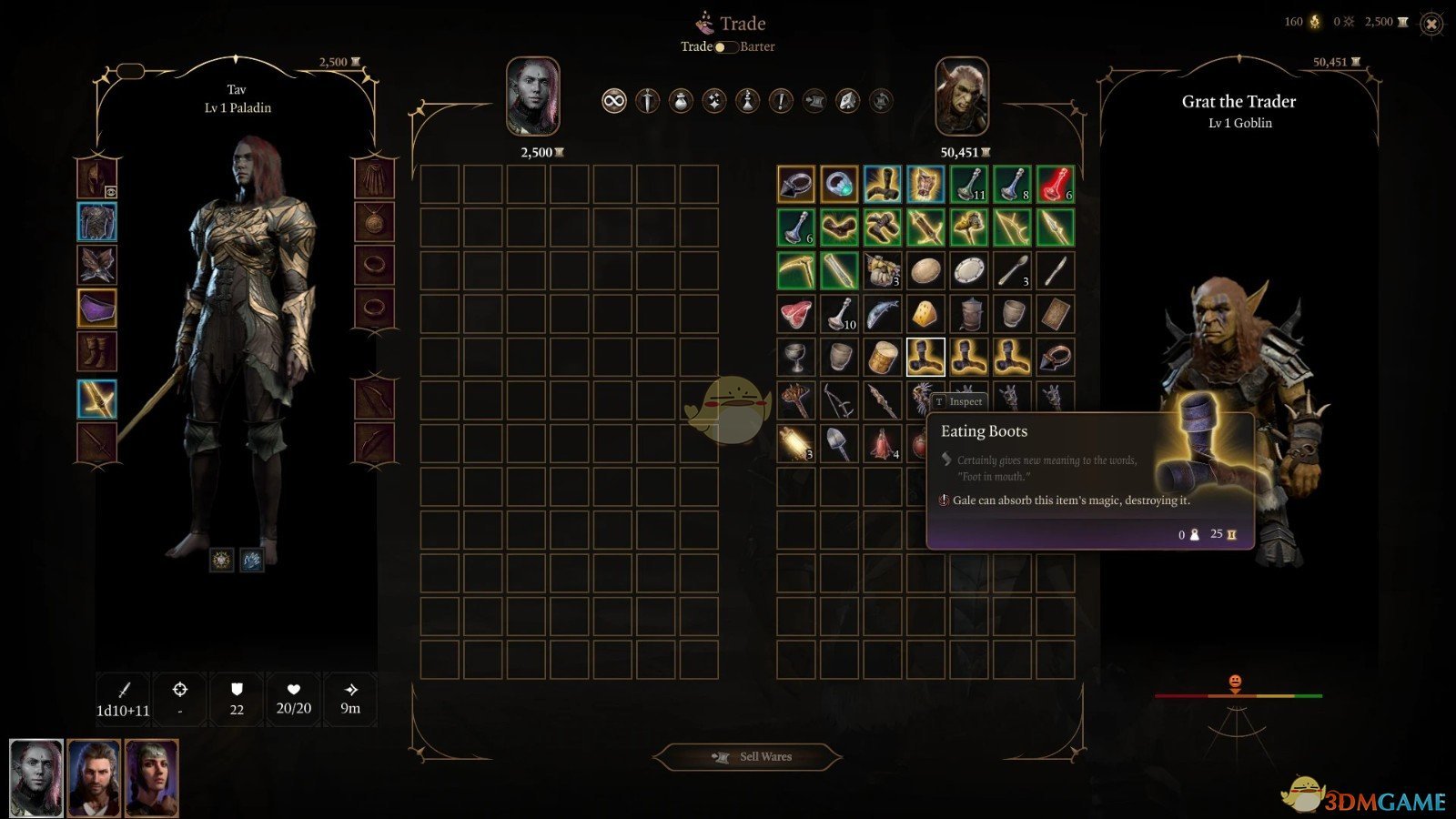Toggle helmet visibility eye icon
The height and width of the screenshot is (819, 1456).
tap(110, 192)
